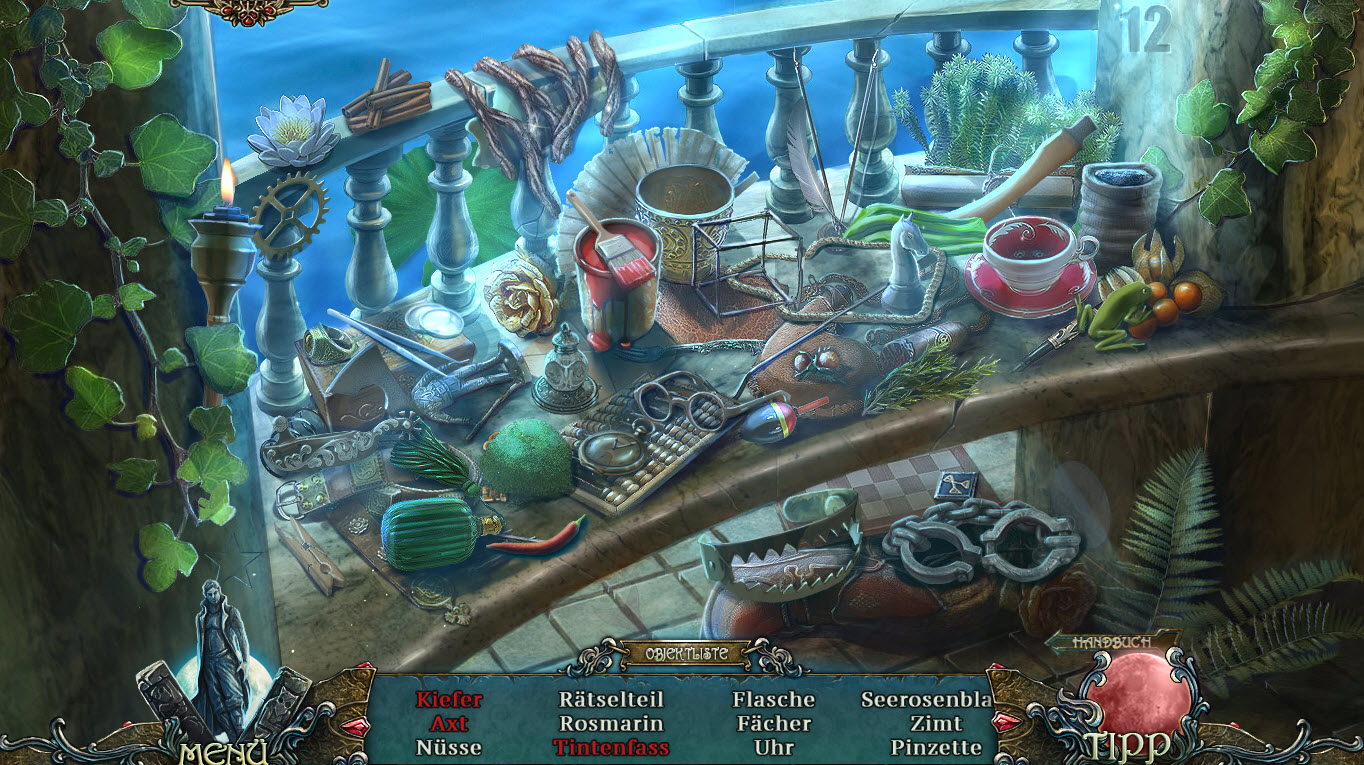Image resolution: width=1364 pixels, height=765 pixels.
Task: Select the Rätselteil list entry
Action: point(611,700)
